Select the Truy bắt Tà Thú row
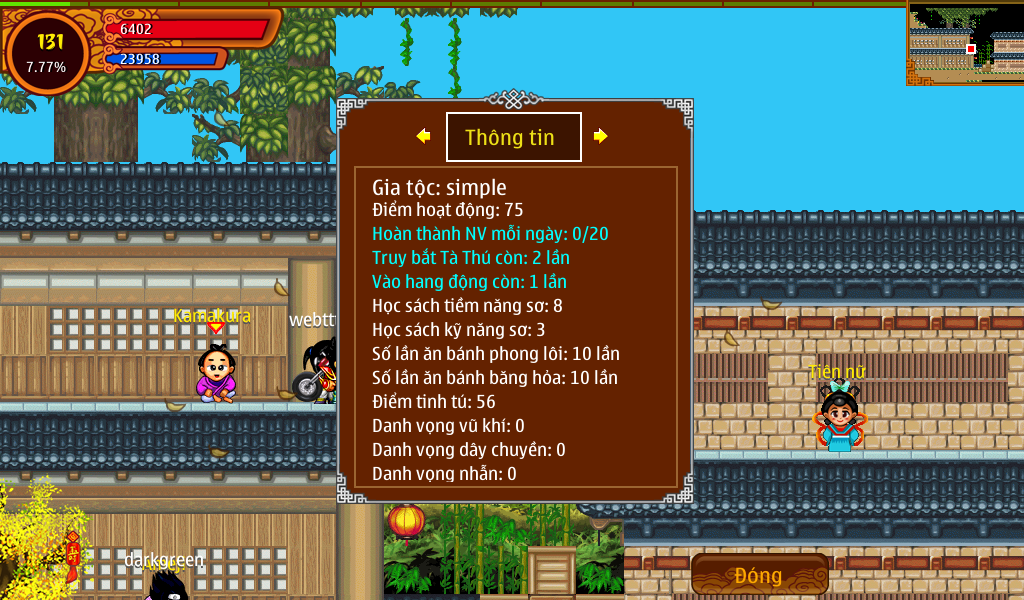The height and width of the screenshot is (600, 1024). pyautogui.click(x=471, y=258)
